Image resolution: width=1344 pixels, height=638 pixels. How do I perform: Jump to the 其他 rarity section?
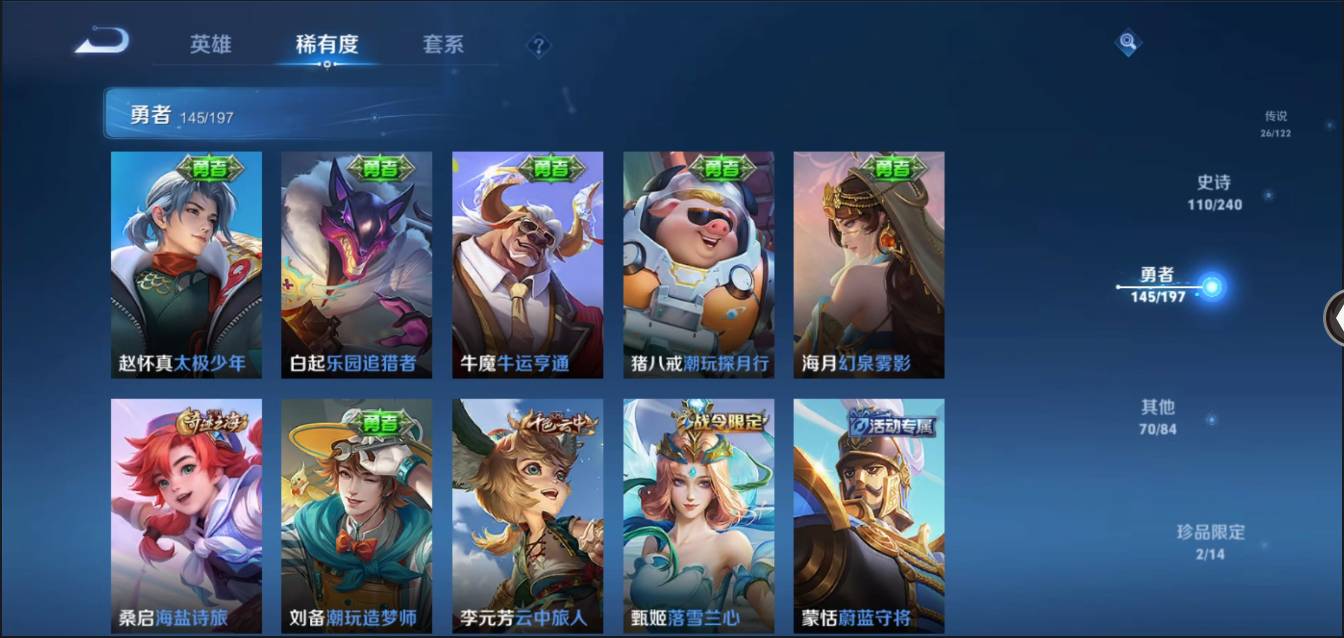[x=1158, y=417]
